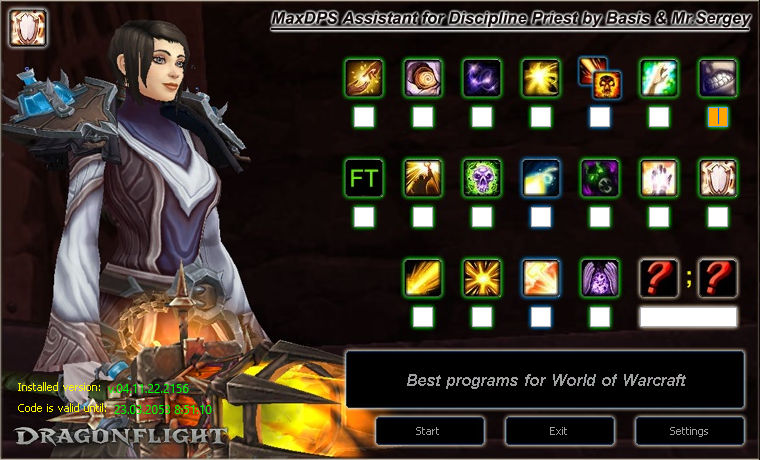Toggle the orange checkbox under the teeth icon
The image size is (760, 460).
click(x=718, y=117)
